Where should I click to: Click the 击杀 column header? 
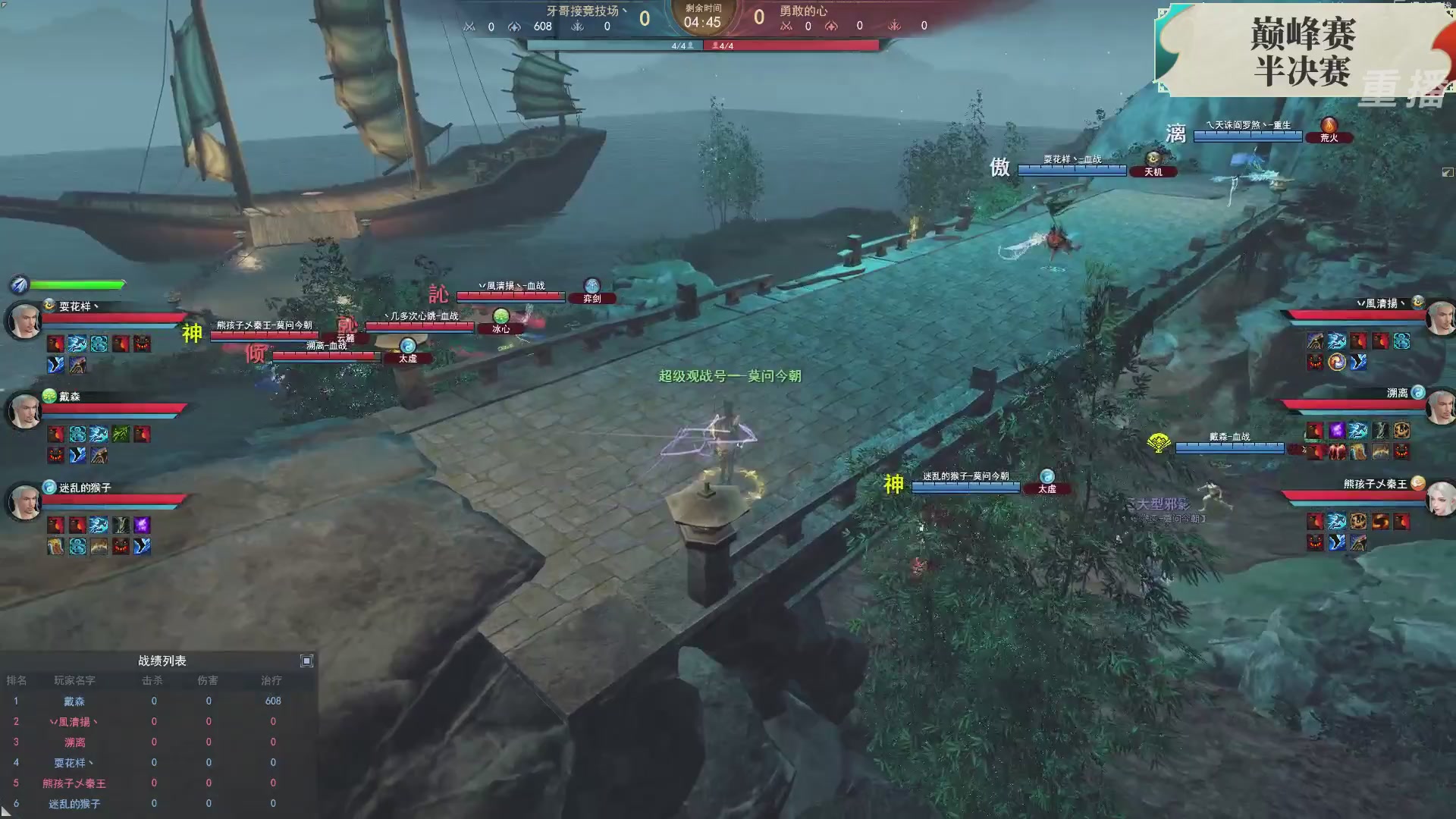tap(153, 681)
